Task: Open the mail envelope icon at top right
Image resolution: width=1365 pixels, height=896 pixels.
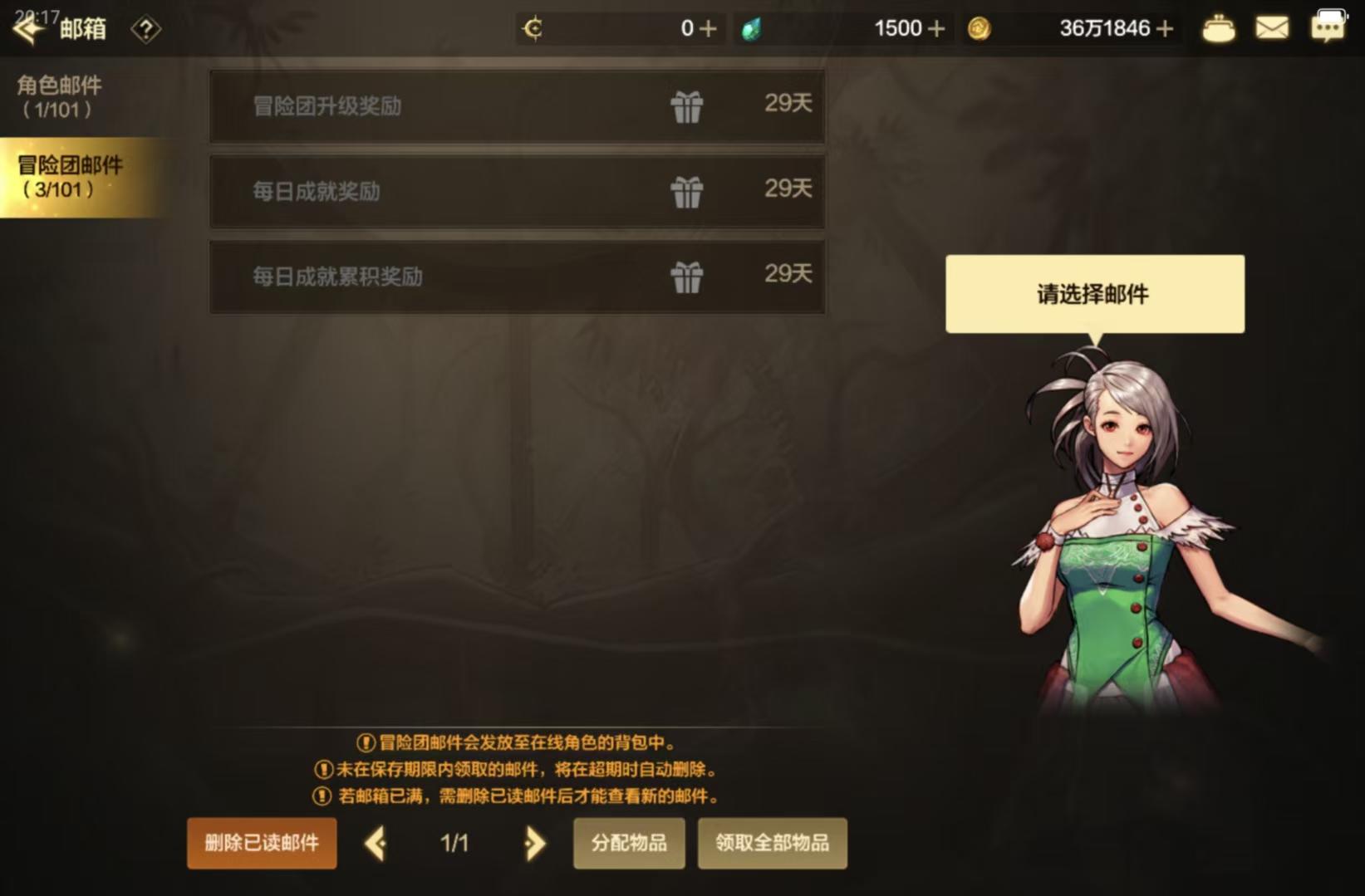Action: point(1272,27)
